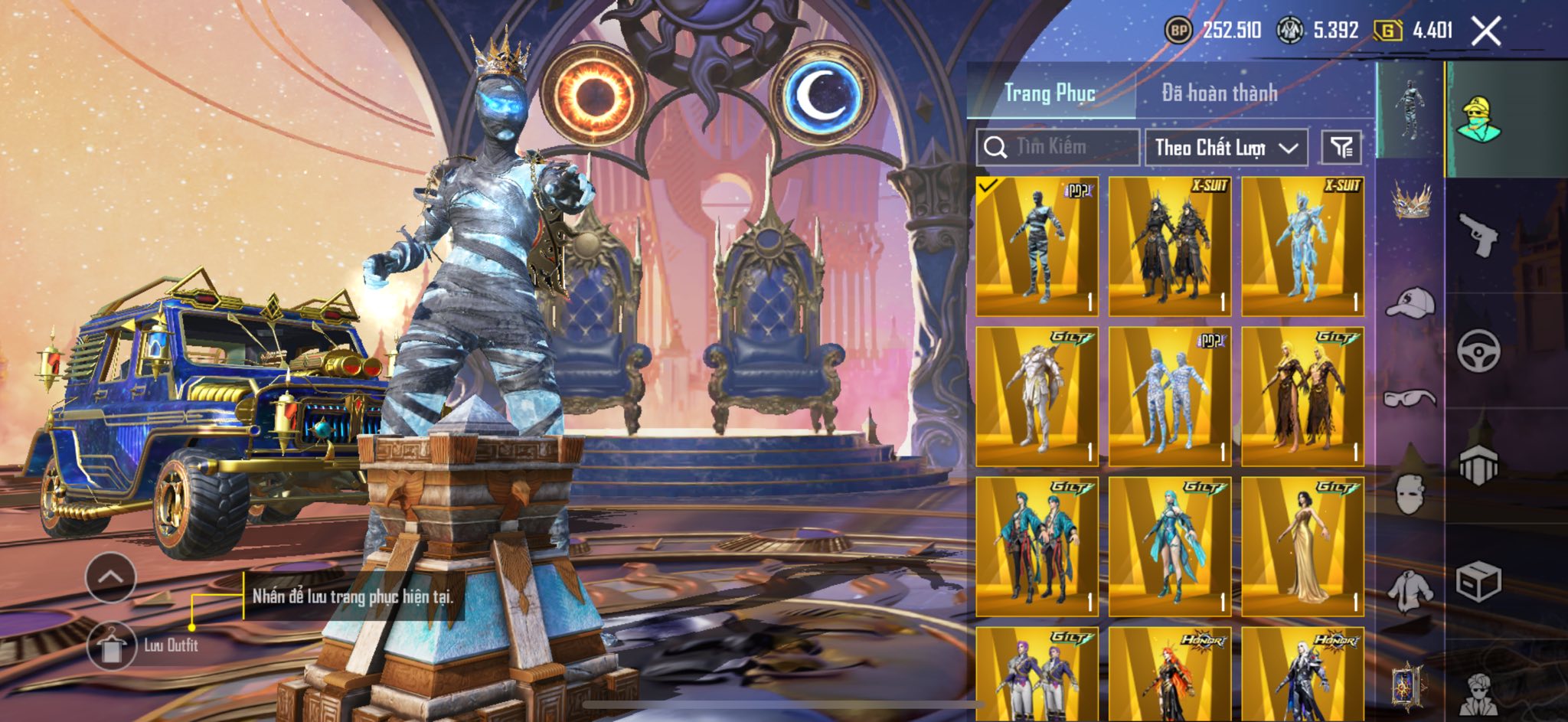Open the cardboard box category

pos(1478,582)
